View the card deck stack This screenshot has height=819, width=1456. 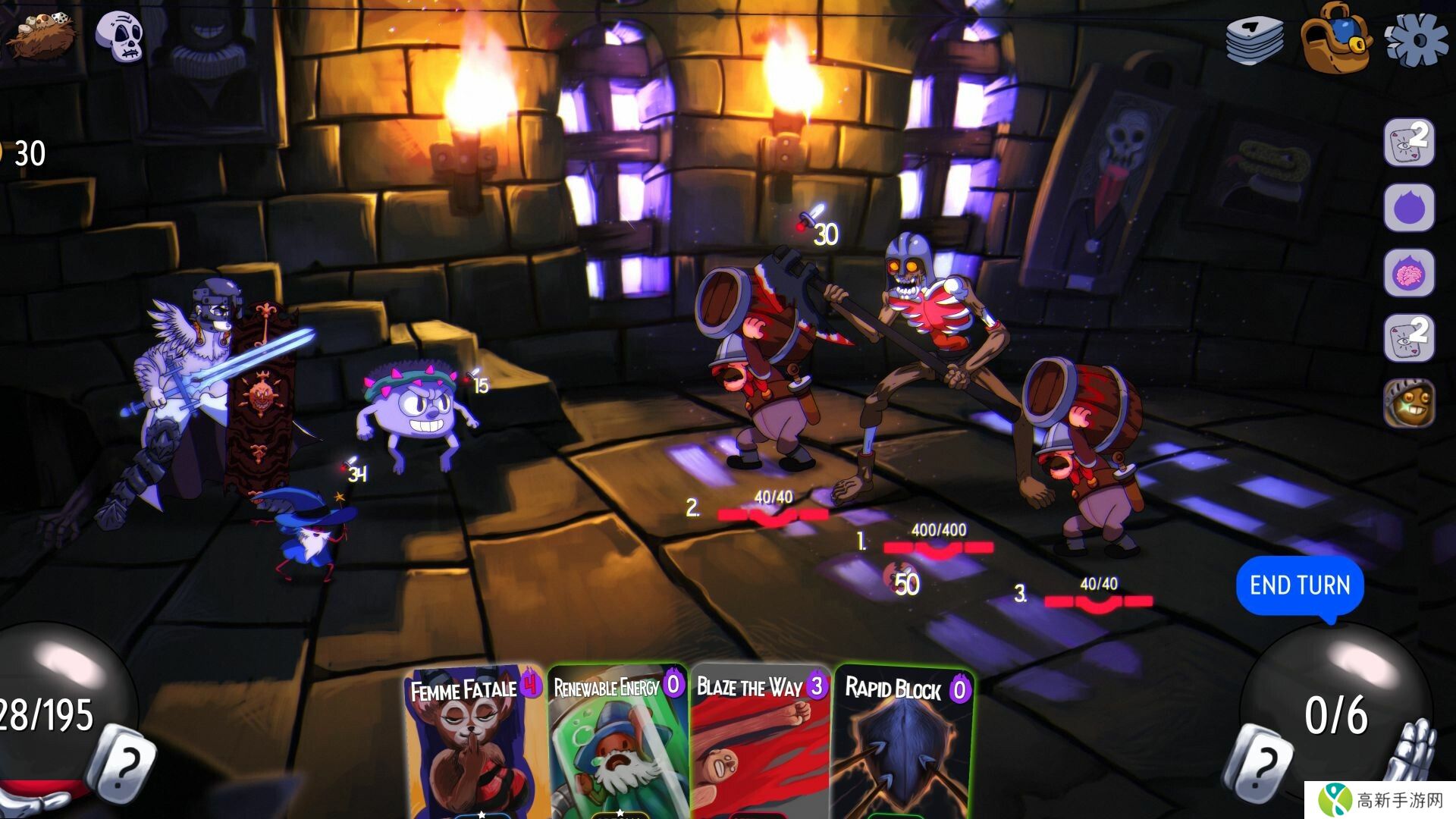pyautogui.click(x=1255, y=39)
